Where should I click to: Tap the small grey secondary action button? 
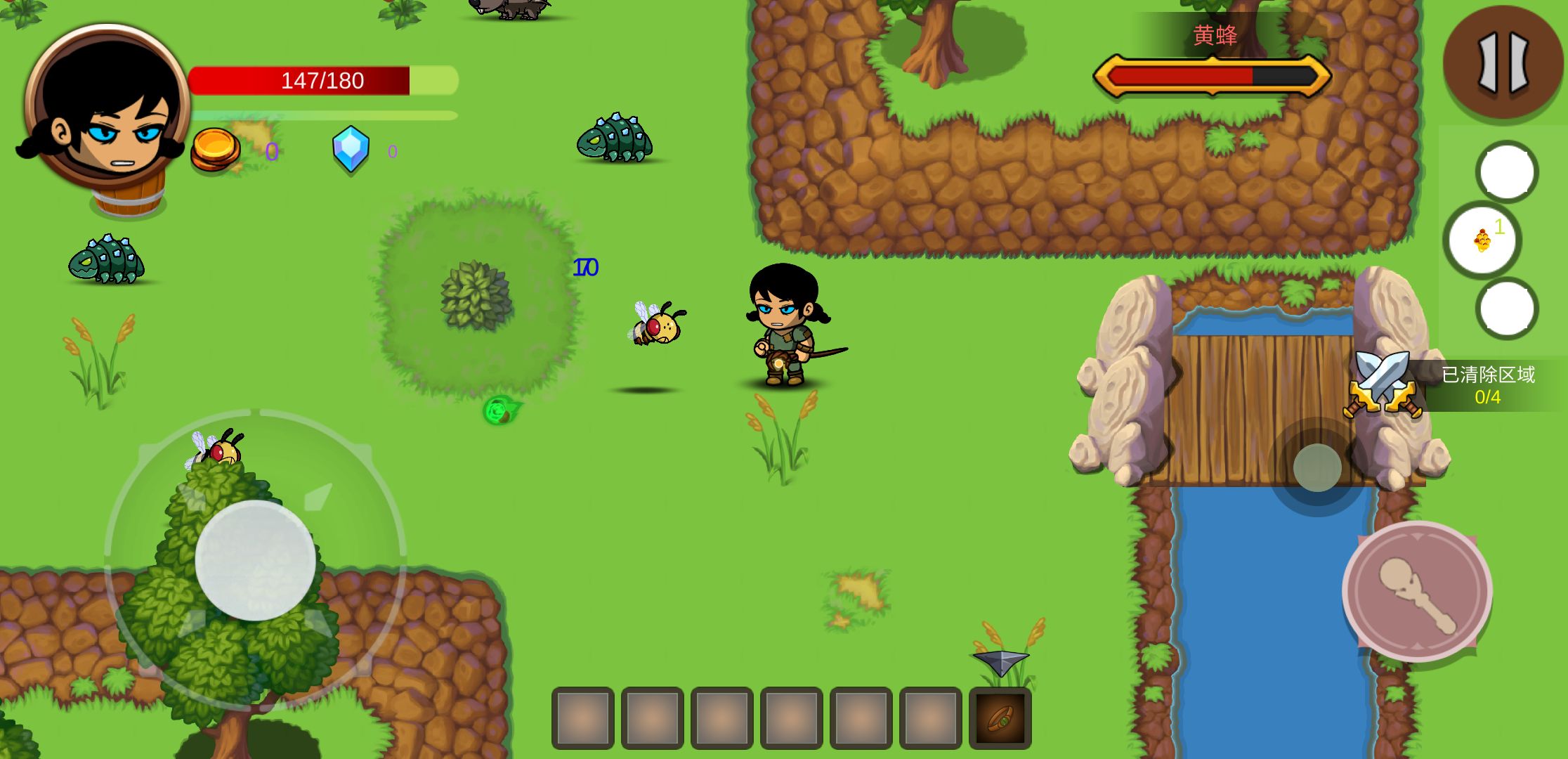coord(1317,468)
